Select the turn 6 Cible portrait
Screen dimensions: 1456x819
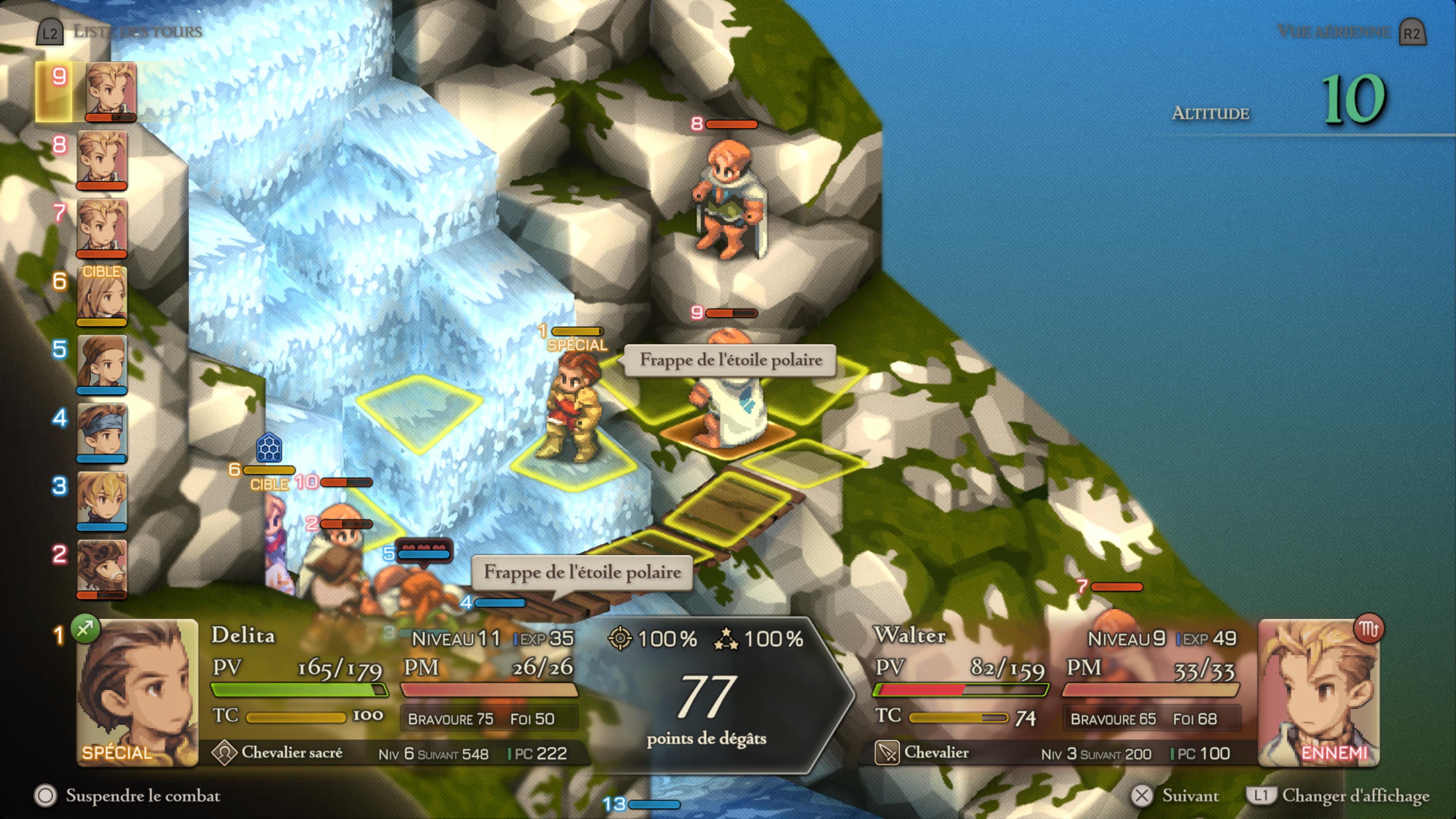click(x=102, y=296)
